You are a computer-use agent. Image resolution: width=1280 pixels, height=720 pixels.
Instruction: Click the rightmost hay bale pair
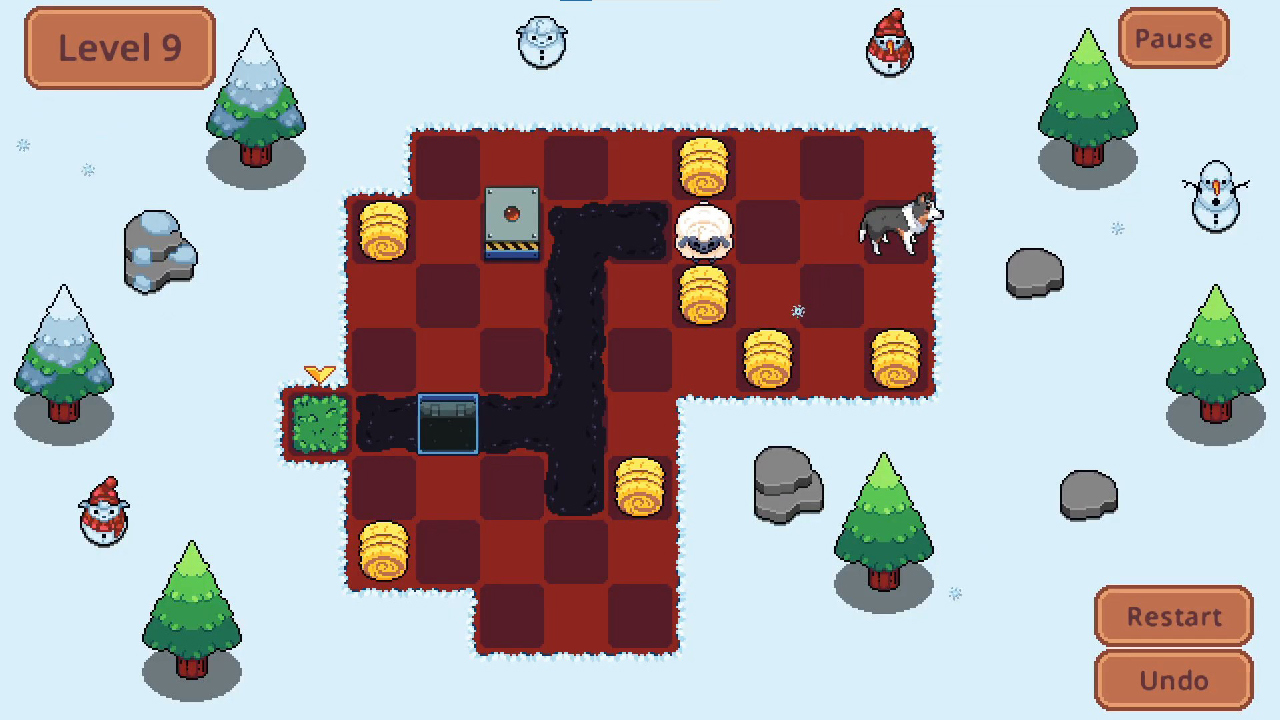coord(895,360)
